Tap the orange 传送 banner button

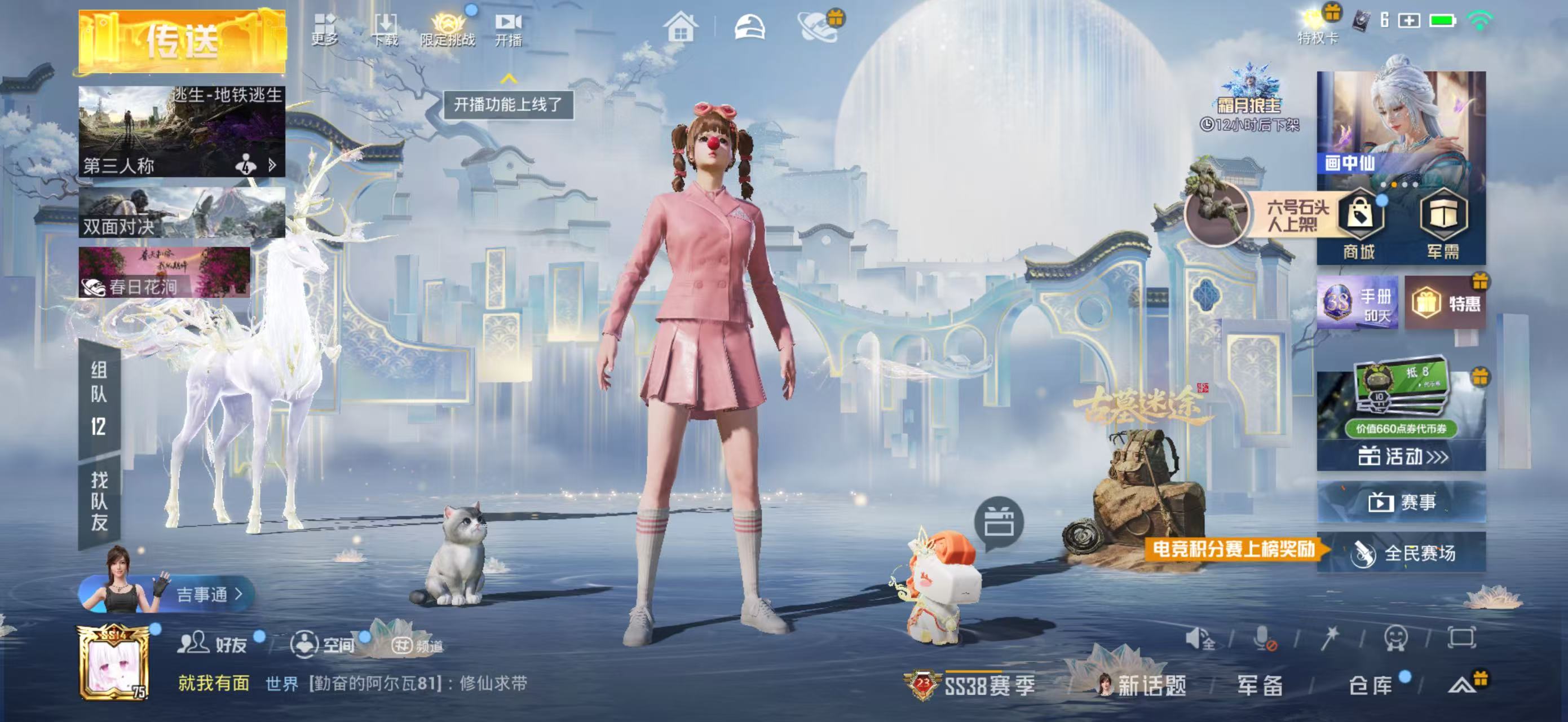click(182, 41)
